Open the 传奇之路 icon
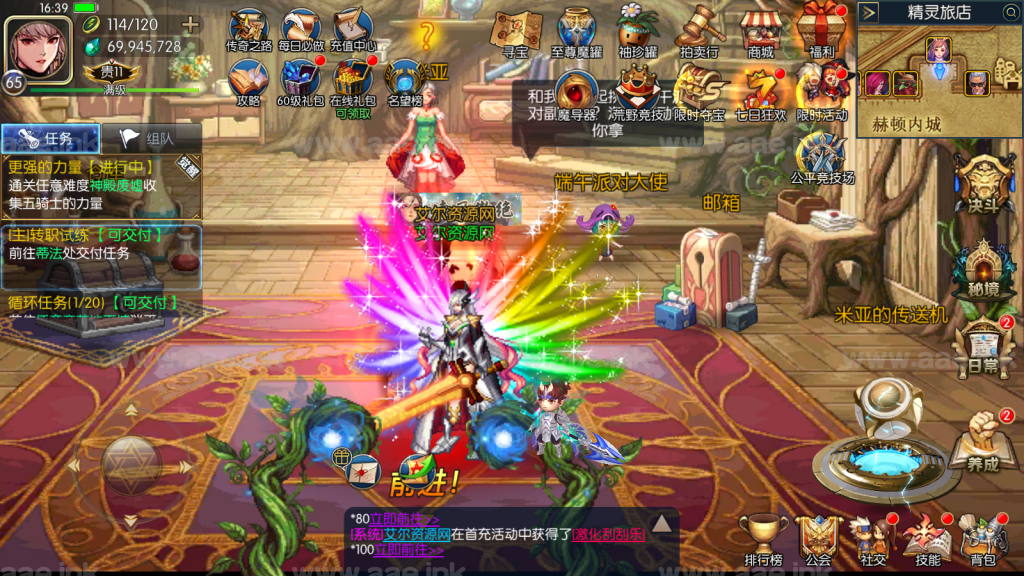Viewport: 1024px width, 576px height. (249, 28)
